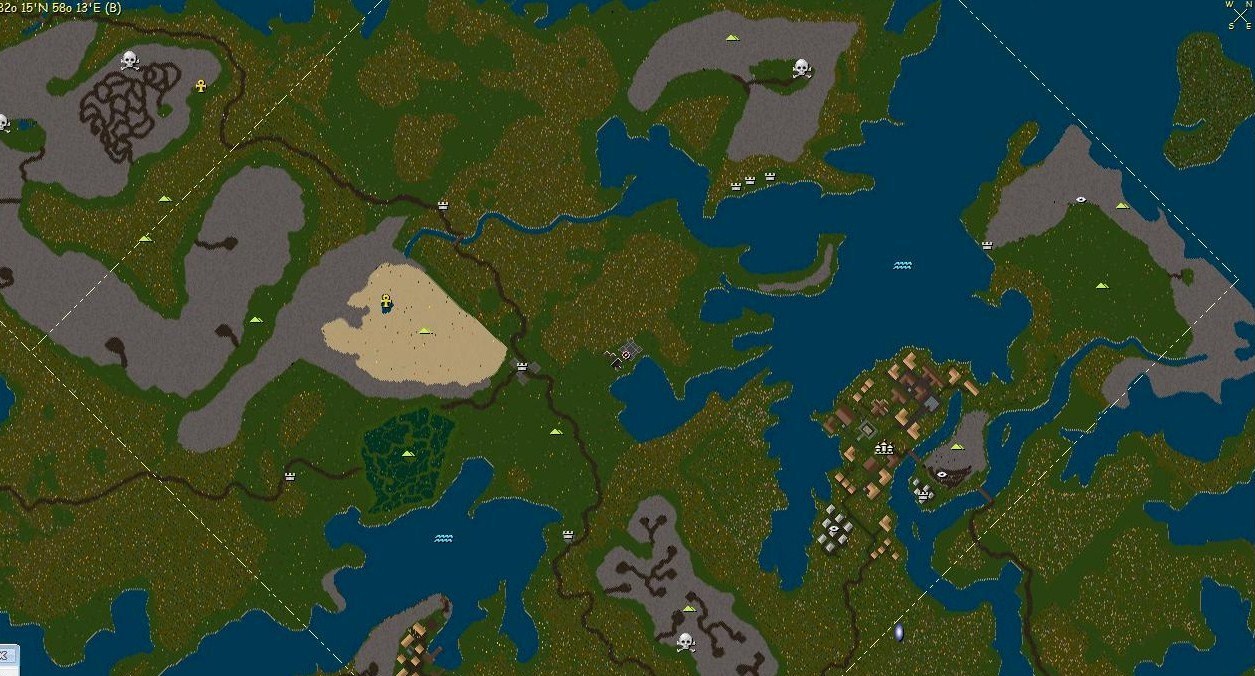Click the compass rose indicator
The height and width of the screenshot is (676, 1255).
point(1240,15)
